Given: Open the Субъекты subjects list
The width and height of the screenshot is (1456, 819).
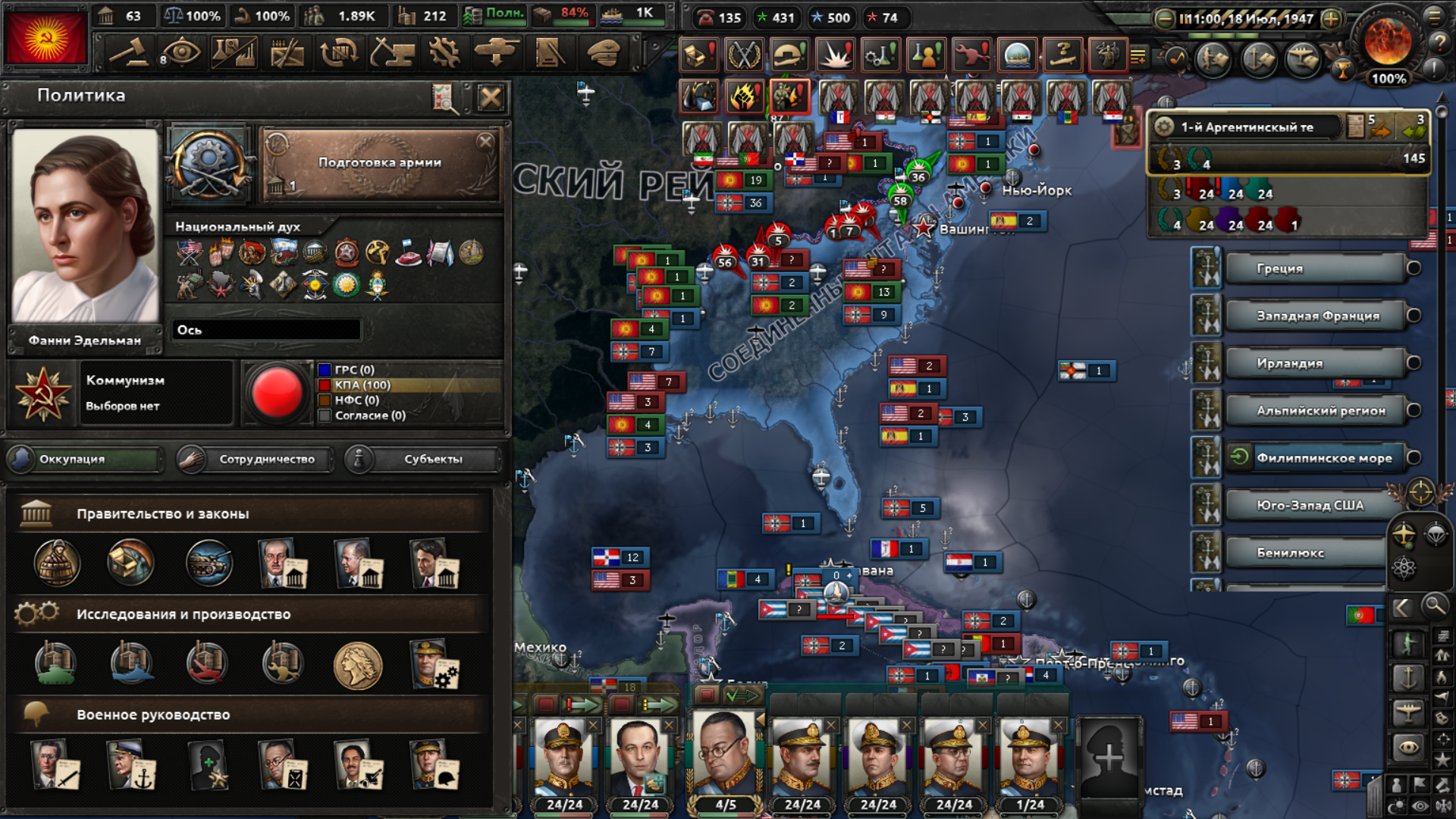Looking at the screenshot, I should [423, 459].
